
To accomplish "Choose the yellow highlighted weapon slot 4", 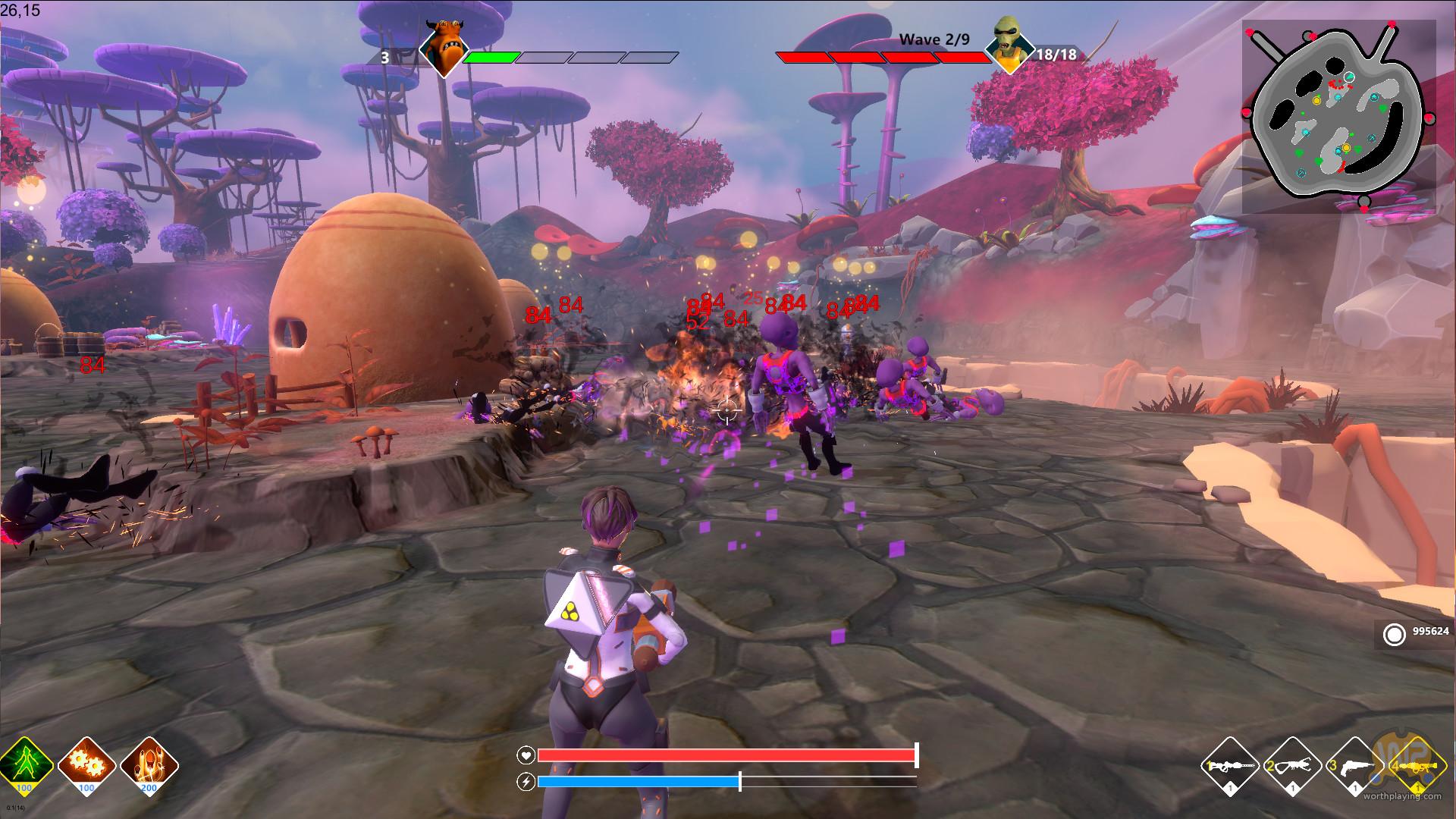I will click(x=1415, y=766).
